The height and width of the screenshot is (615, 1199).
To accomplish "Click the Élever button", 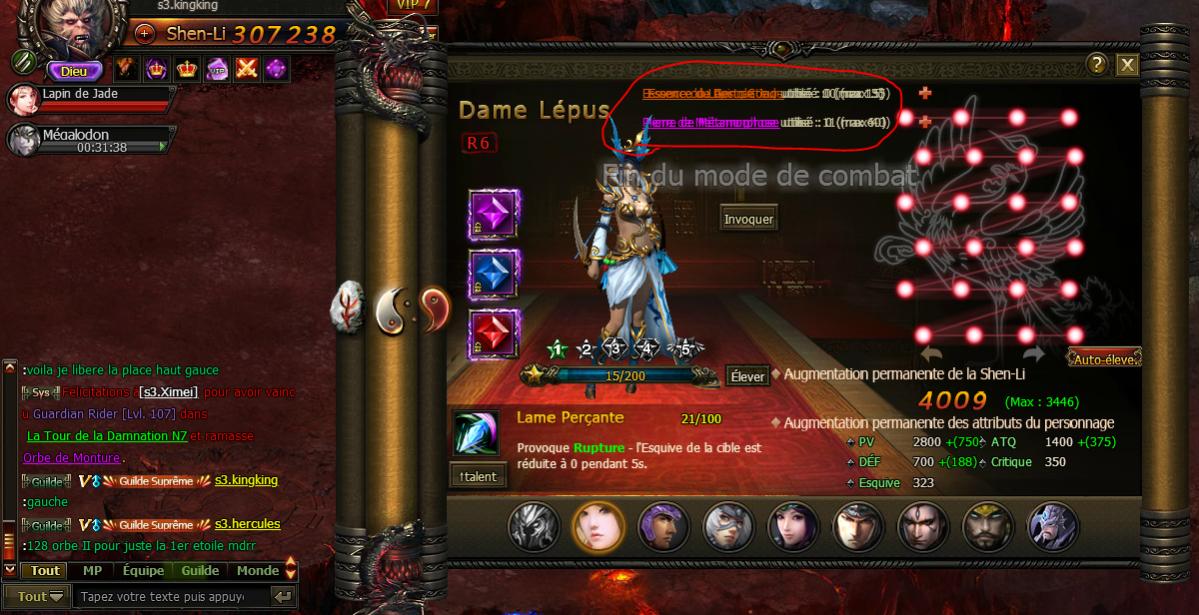I will click(x=747, y=376).
